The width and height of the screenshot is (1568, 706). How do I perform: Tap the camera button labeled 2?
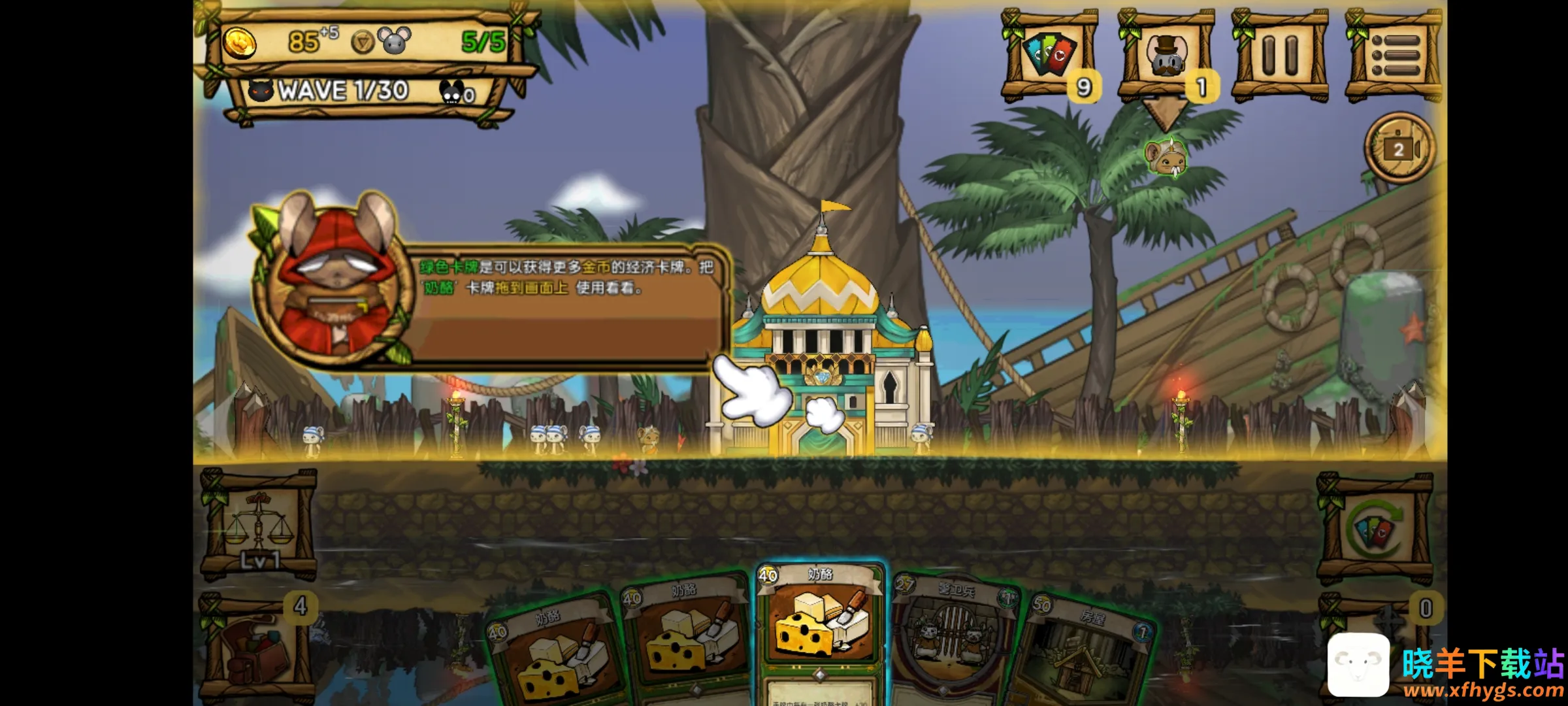(x=1399, y=149)
